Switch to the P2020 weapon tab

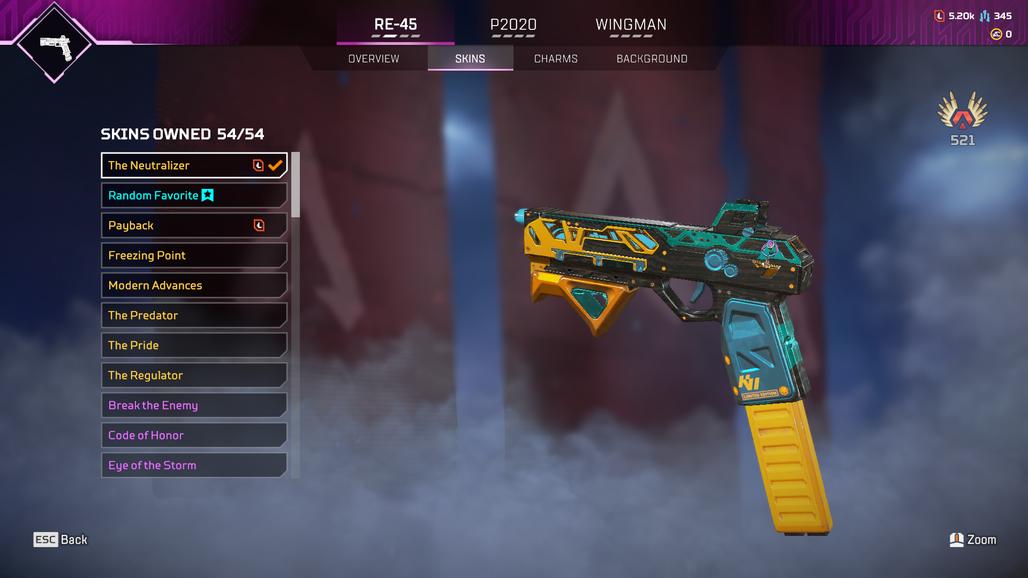513,25
